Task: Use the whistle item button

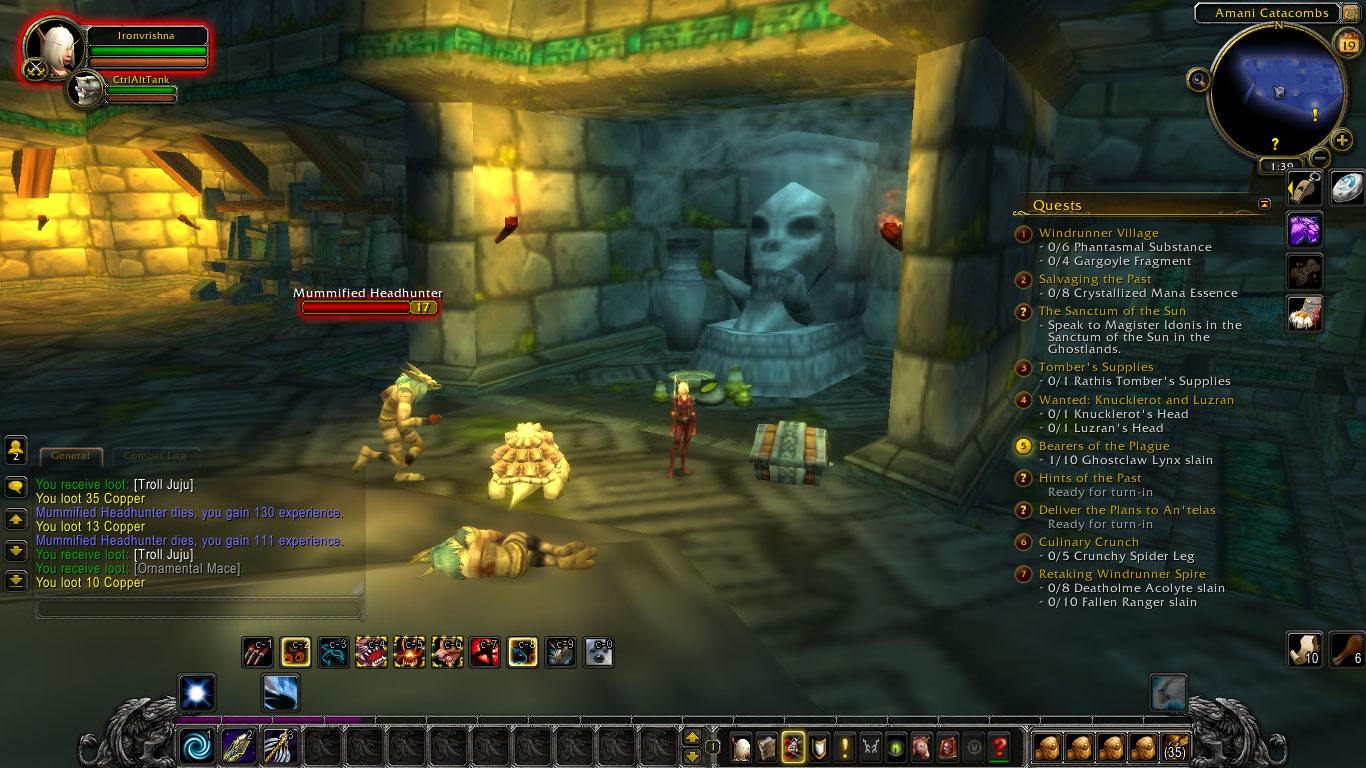Action: (1304, 188)
